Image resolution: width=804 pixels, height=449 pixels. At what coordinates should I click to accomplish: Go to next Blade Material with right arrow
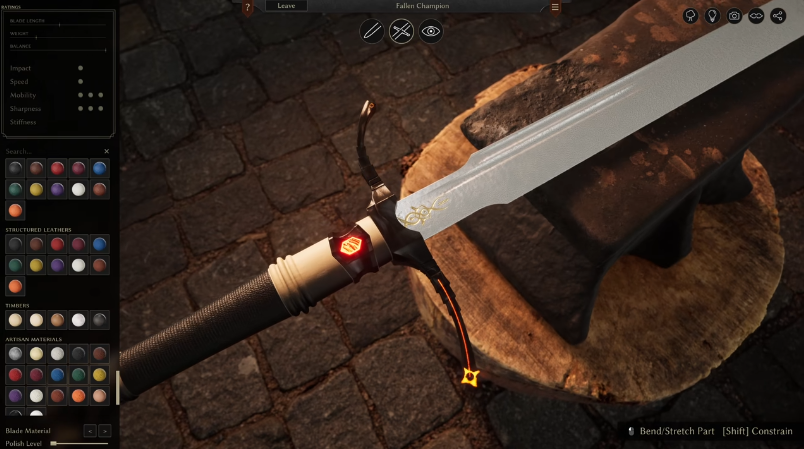pyautogui.click(x=104, y=431)
